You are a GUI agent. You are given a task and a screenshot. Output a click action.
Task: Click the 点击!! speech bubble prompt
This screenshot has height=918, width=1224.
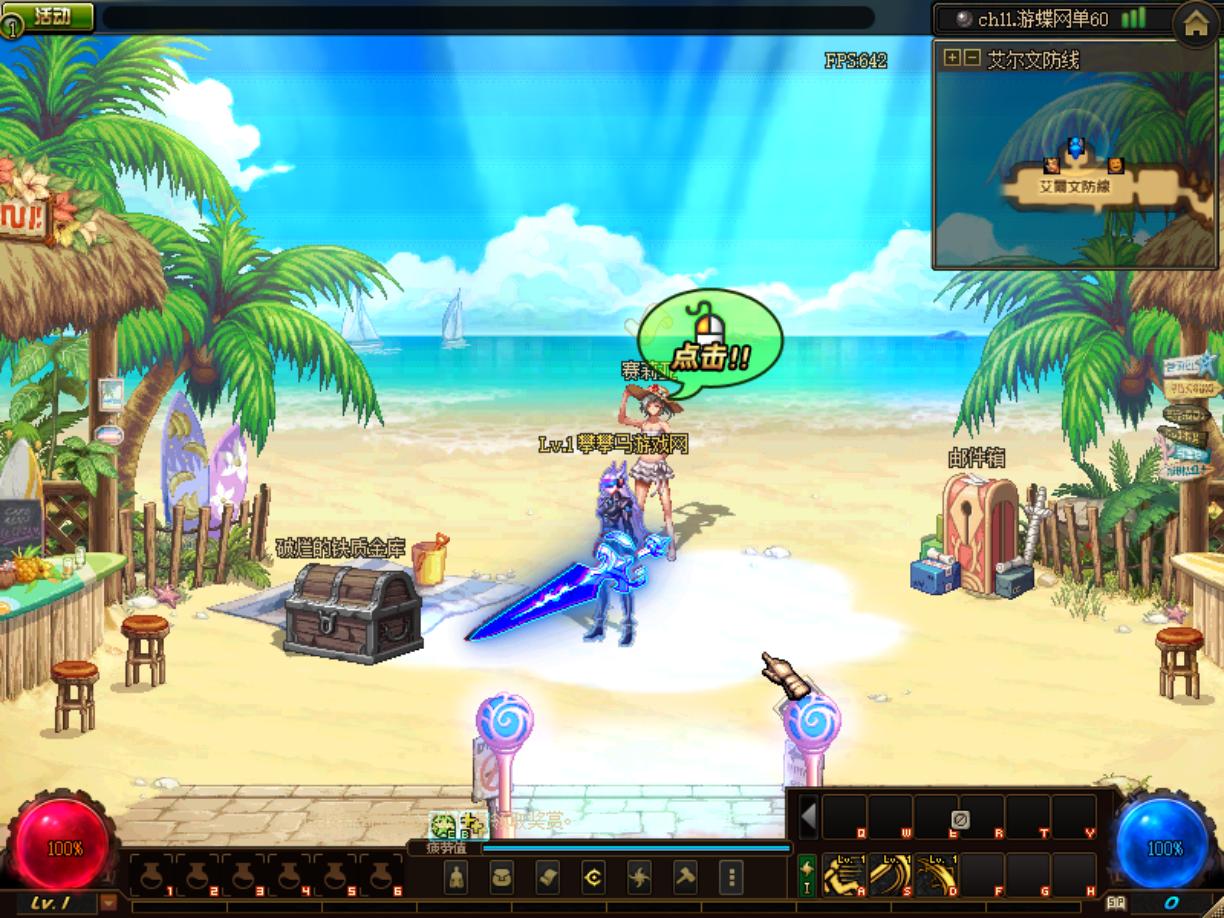click(710, 344)
